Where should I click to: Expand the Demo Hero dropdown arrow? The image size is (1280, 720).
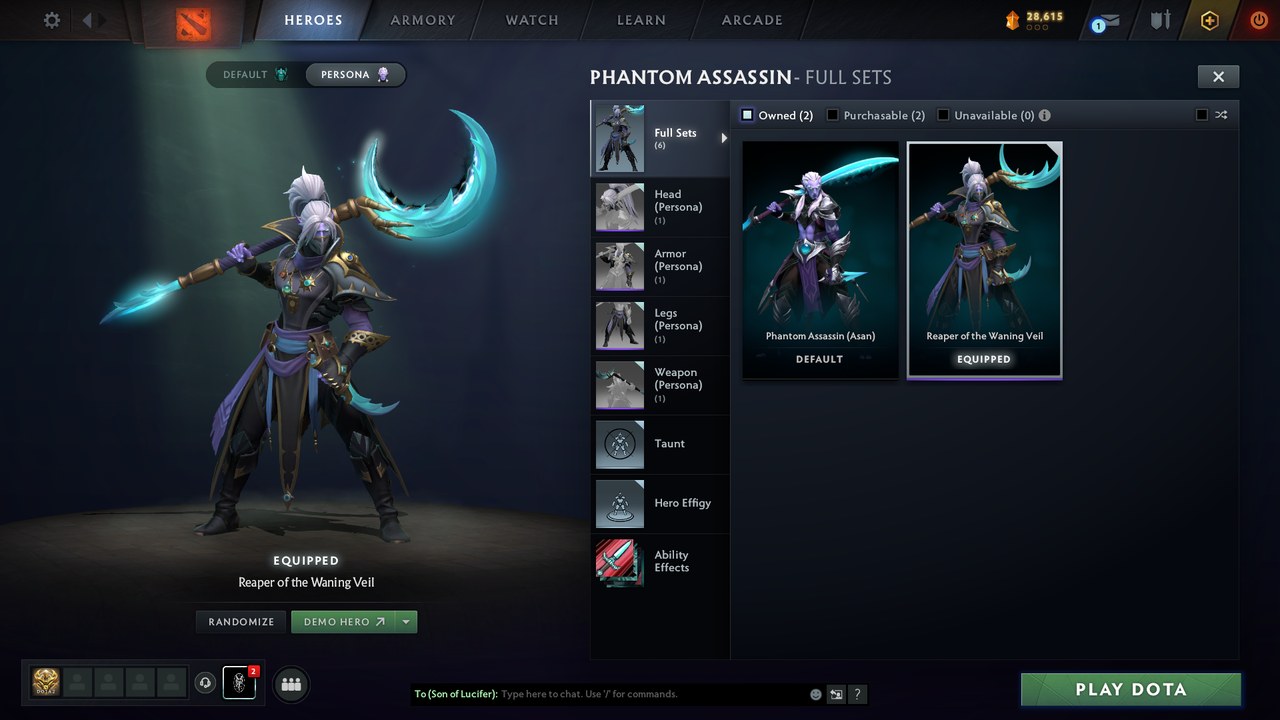point(407,621)
